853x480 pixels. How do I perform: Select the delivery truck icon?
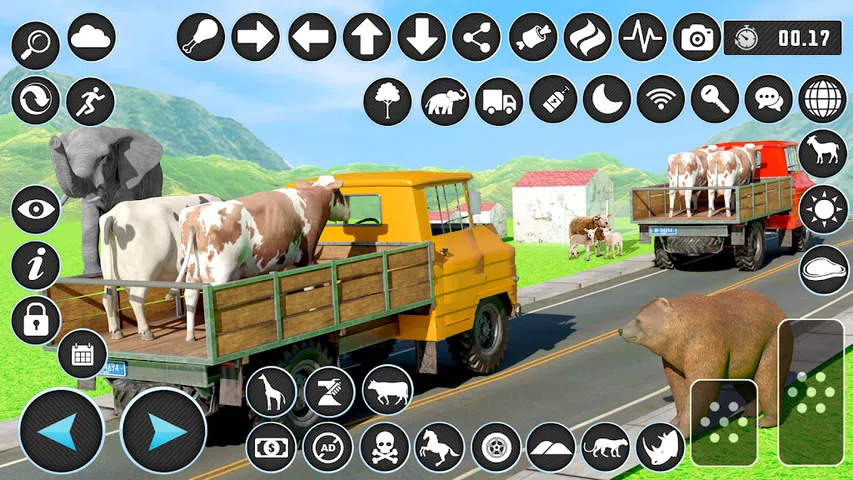click(498, 100)
